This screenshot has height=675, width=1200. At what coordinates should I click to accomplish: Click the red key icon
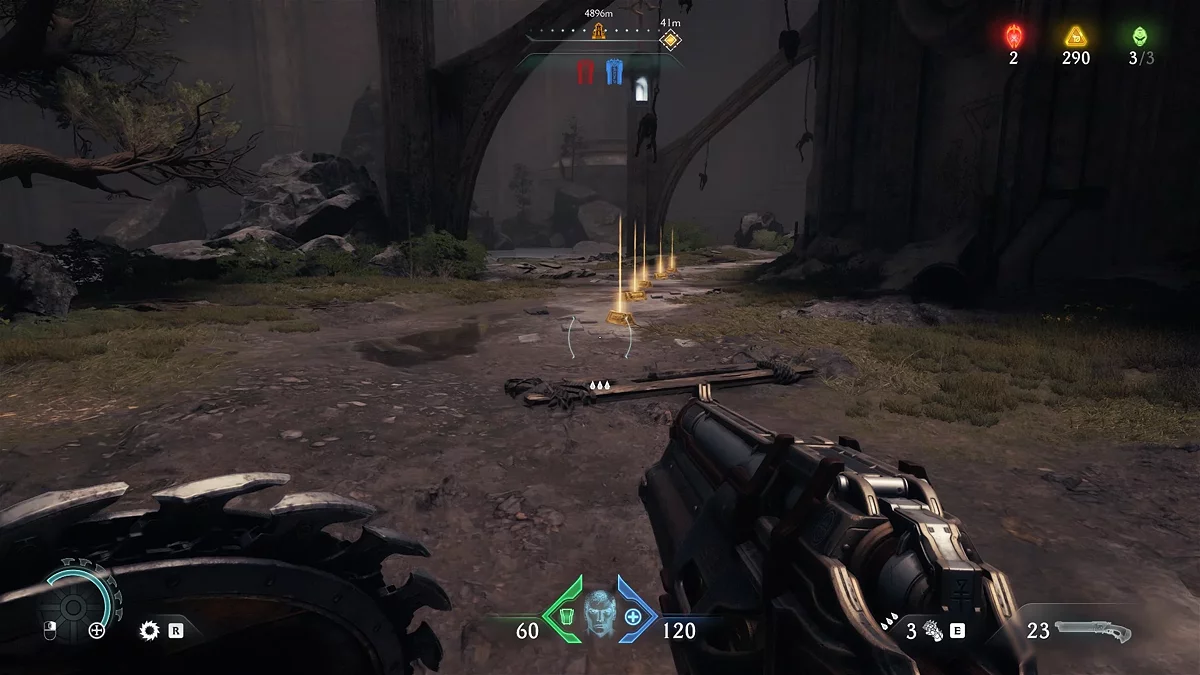click(x=586, y=73)
